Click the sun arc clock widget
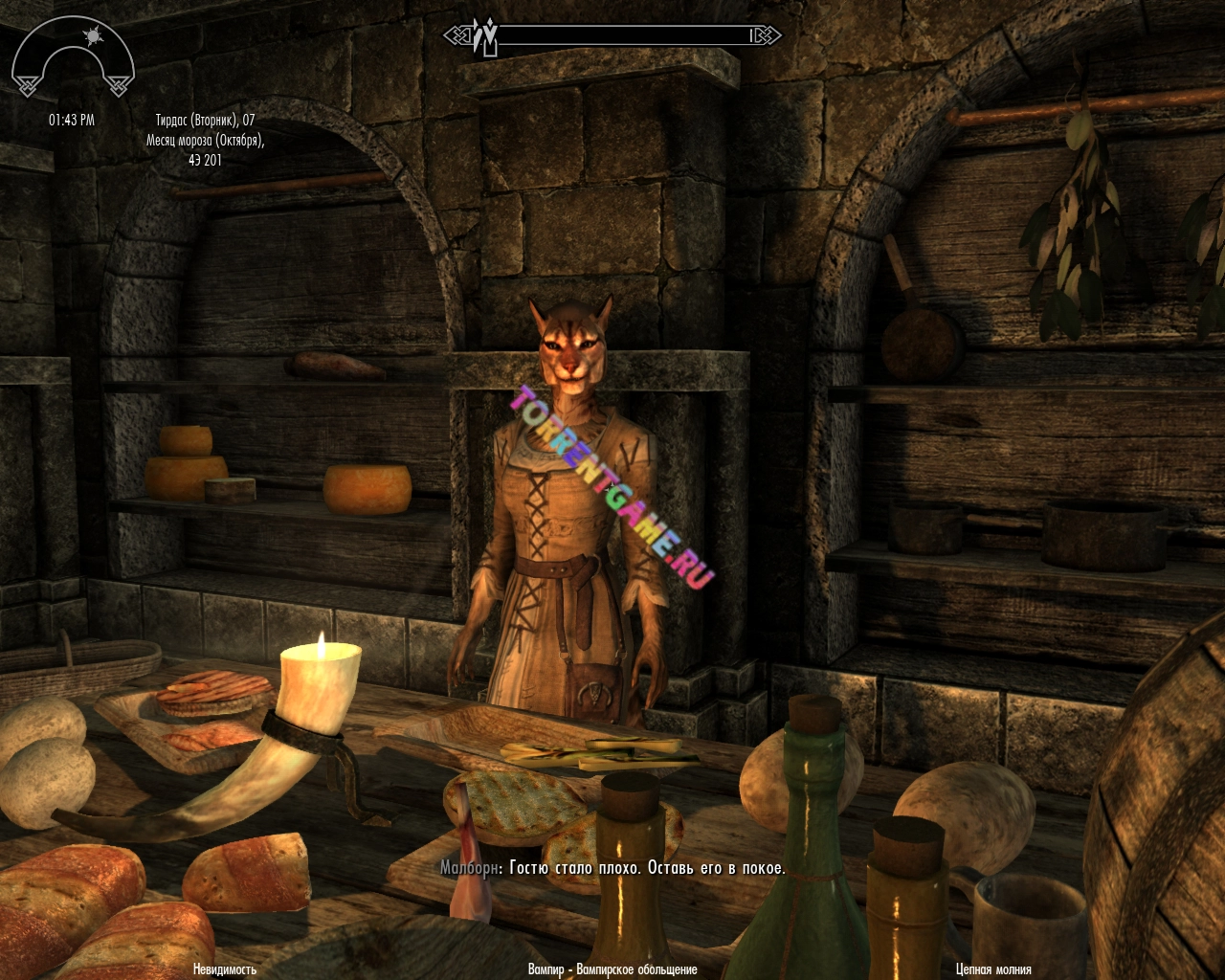Viewport: 1225px width, 980px height. (72, 59)
